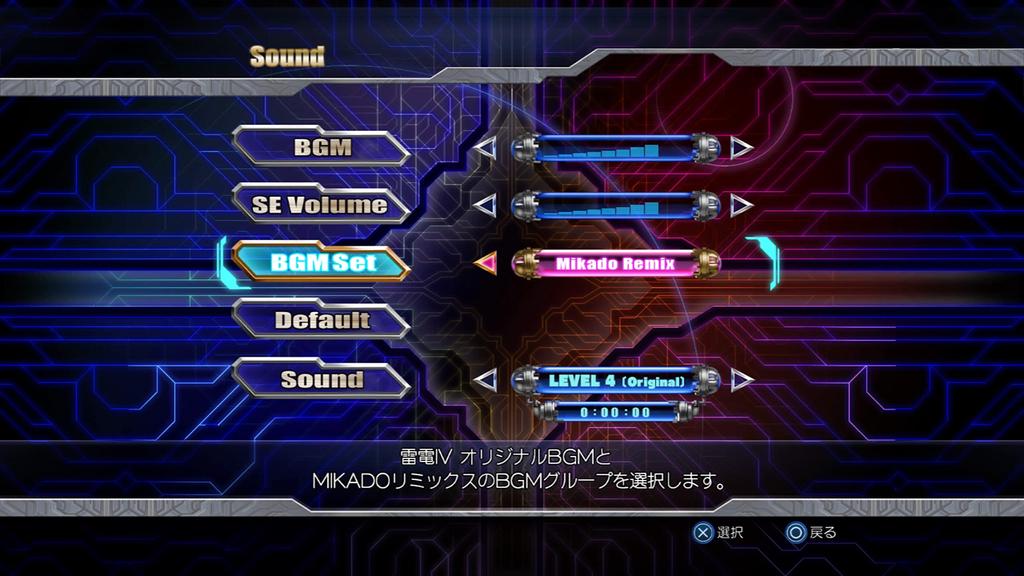This screenshot has width=1024, height=576.
Task: Open the Sound test entry
Action: pyautogui.click(x=322, y=379)
